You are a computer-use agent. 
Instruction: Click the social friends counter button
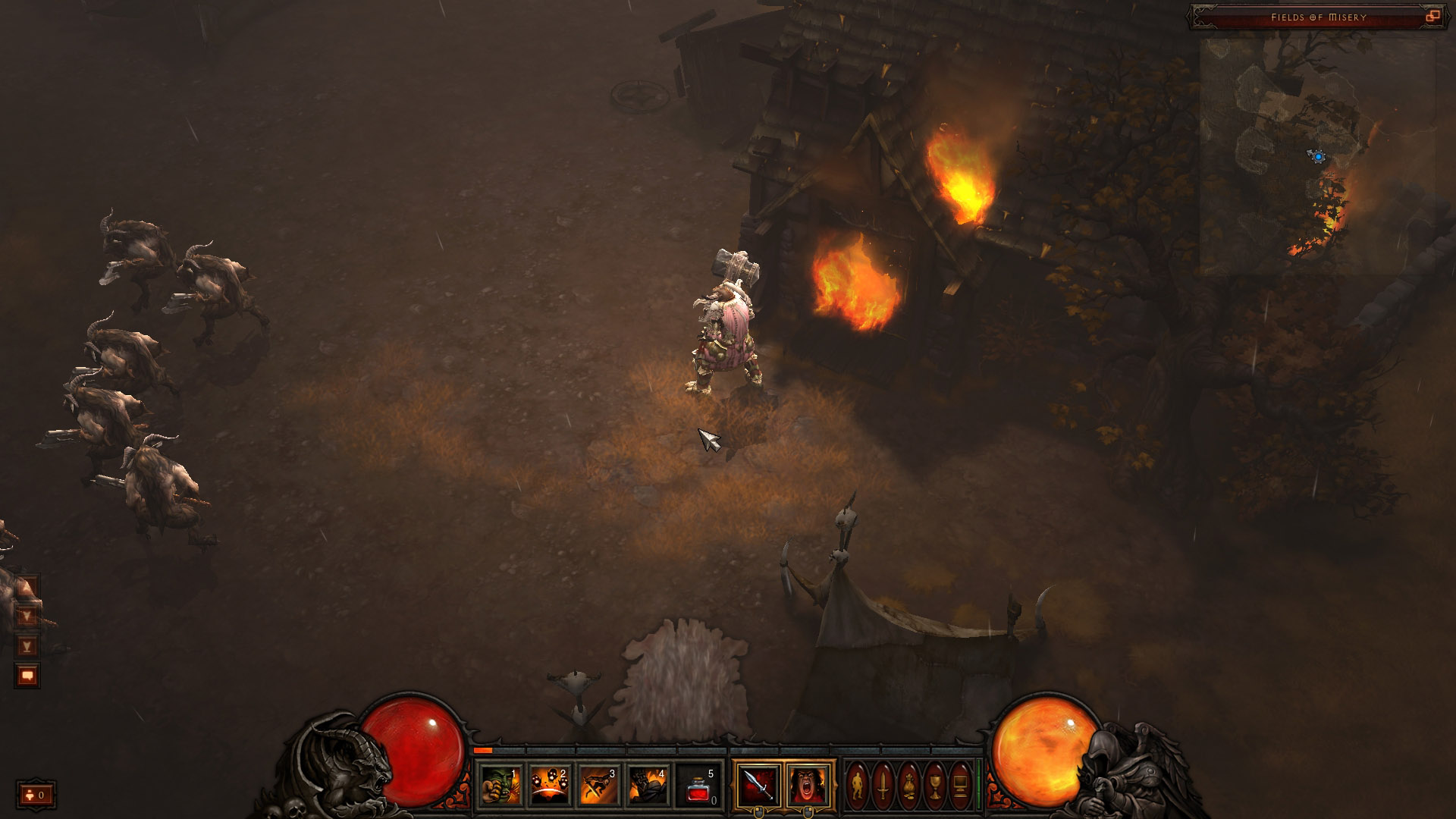point(36,795)
